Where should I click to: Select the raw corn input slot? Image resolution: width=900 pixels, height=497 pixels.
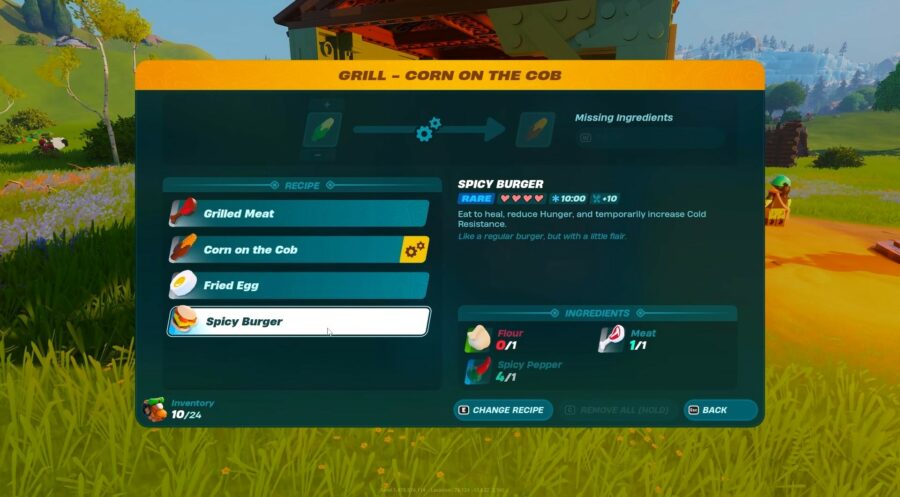point(323,129)
